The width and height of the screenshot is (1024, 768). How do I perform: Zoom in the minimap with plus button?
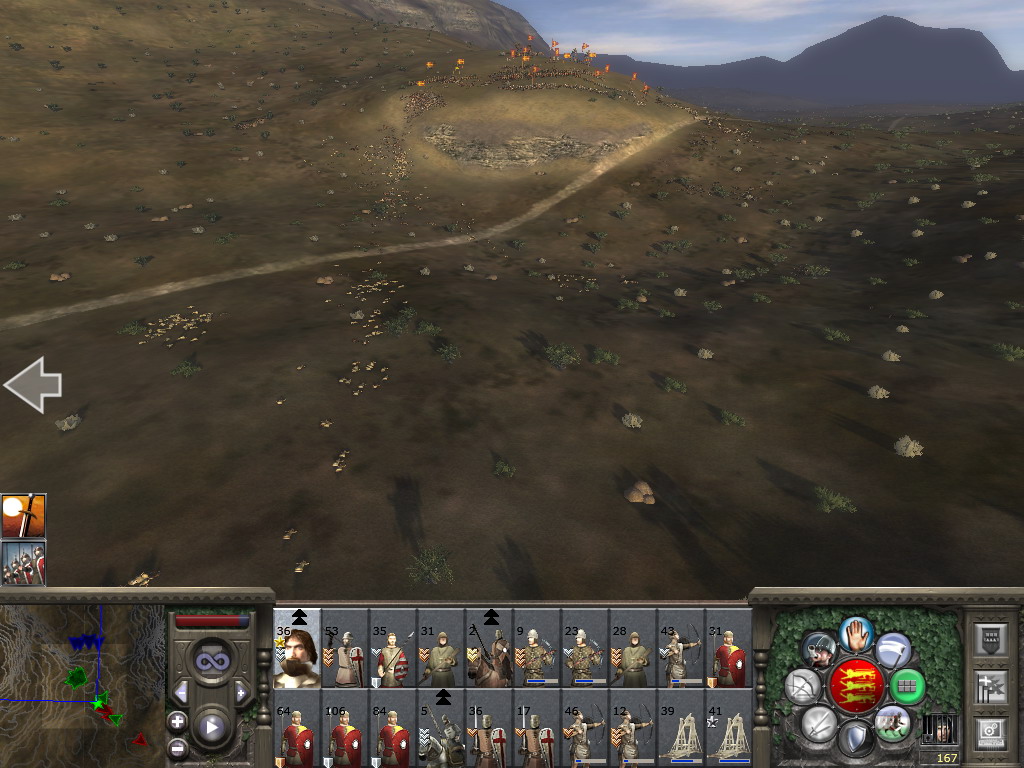pyautogui.click(x=177, y=720)
